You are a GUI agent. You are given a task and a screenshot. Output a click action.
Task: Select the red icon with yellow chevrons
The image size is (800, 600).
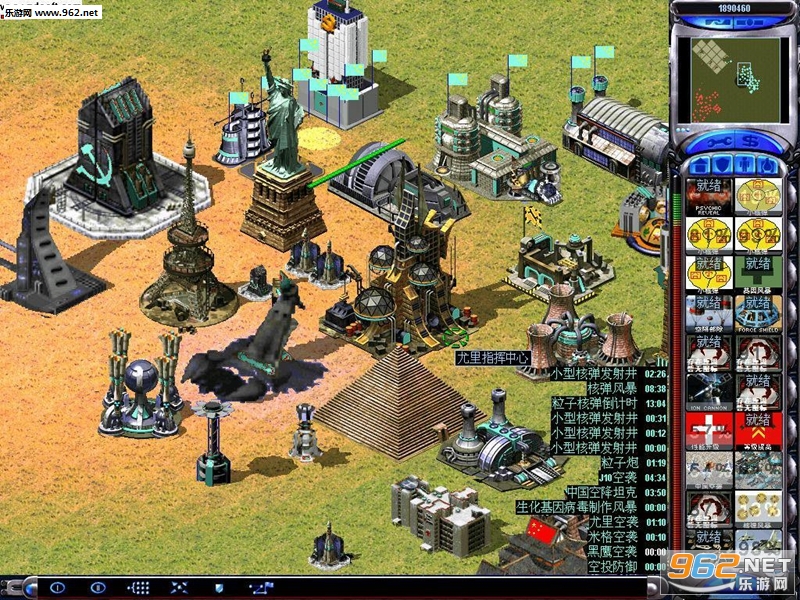click(759, 430)
